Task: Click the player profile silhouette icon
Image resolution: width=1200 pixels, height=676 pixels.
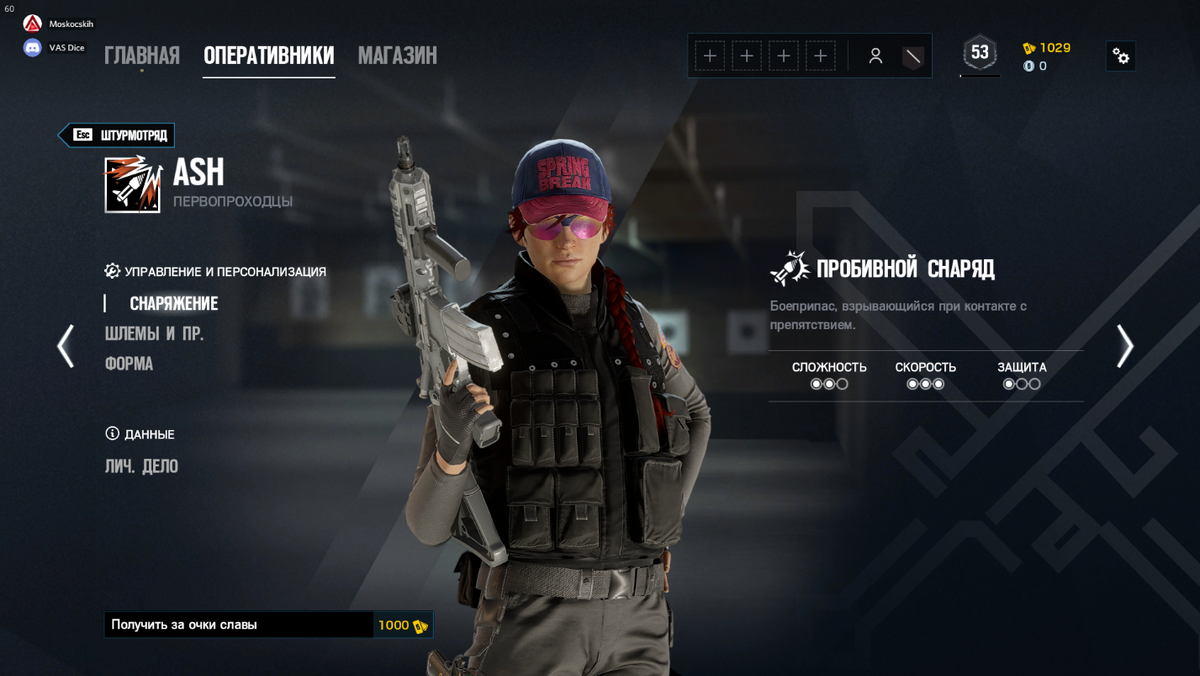Action: (x=875, y=56)
